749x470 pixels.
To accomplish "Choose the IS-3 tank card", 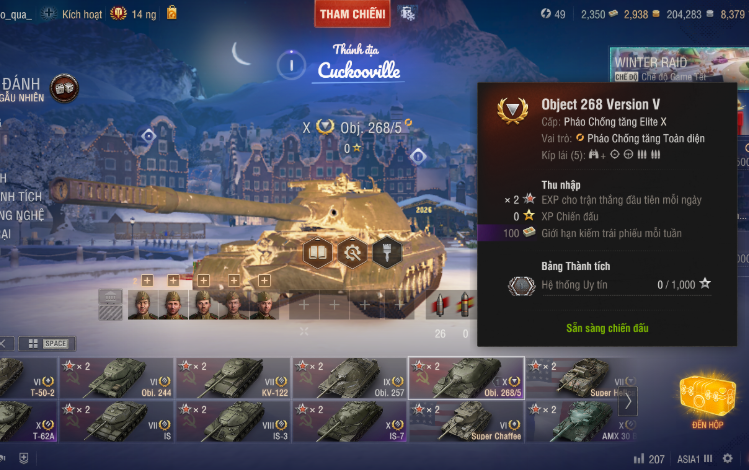I will point(232,421).
